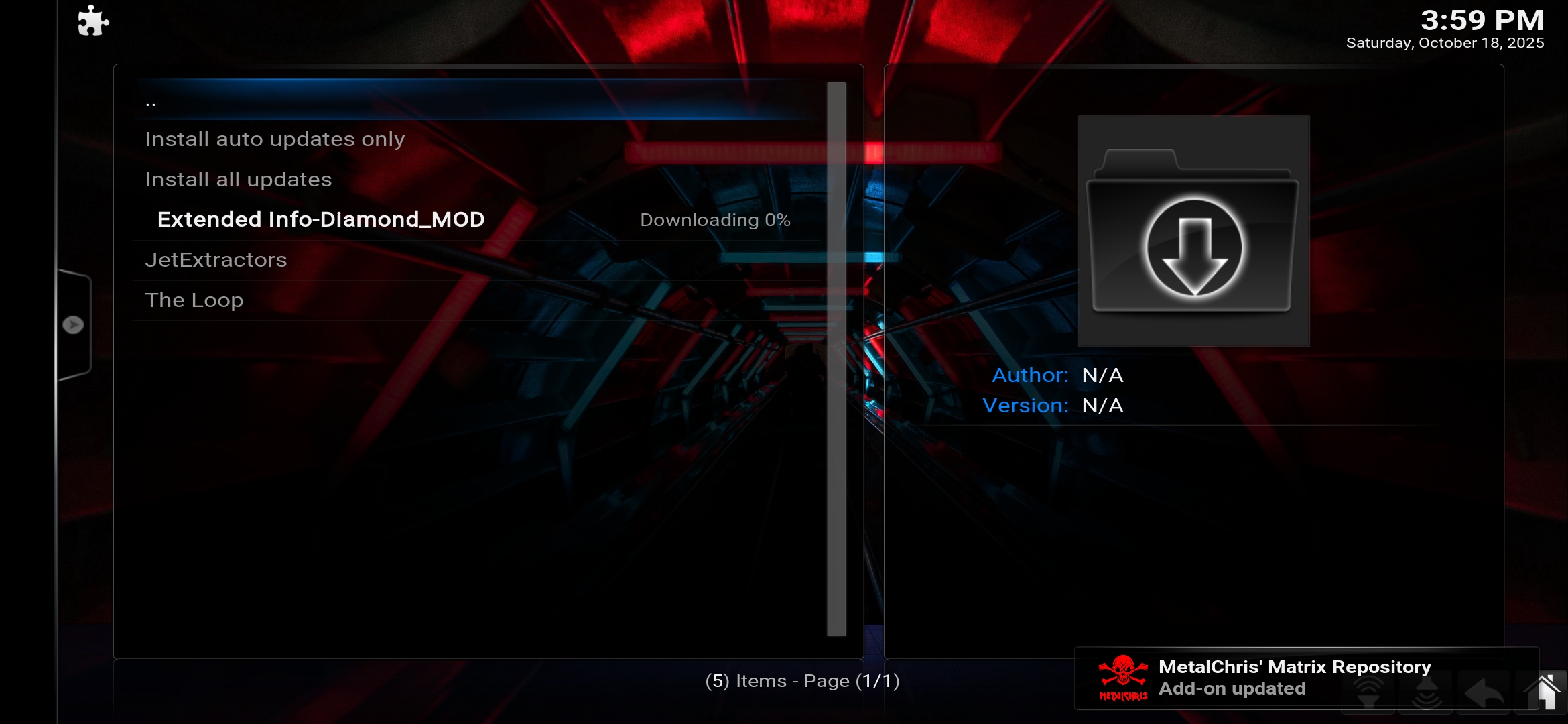Open the Extended Info-Diamond_MOD entry
The height and width of the screenshot is (724, 1568).
pyautogui.click(x=320, y=219)
